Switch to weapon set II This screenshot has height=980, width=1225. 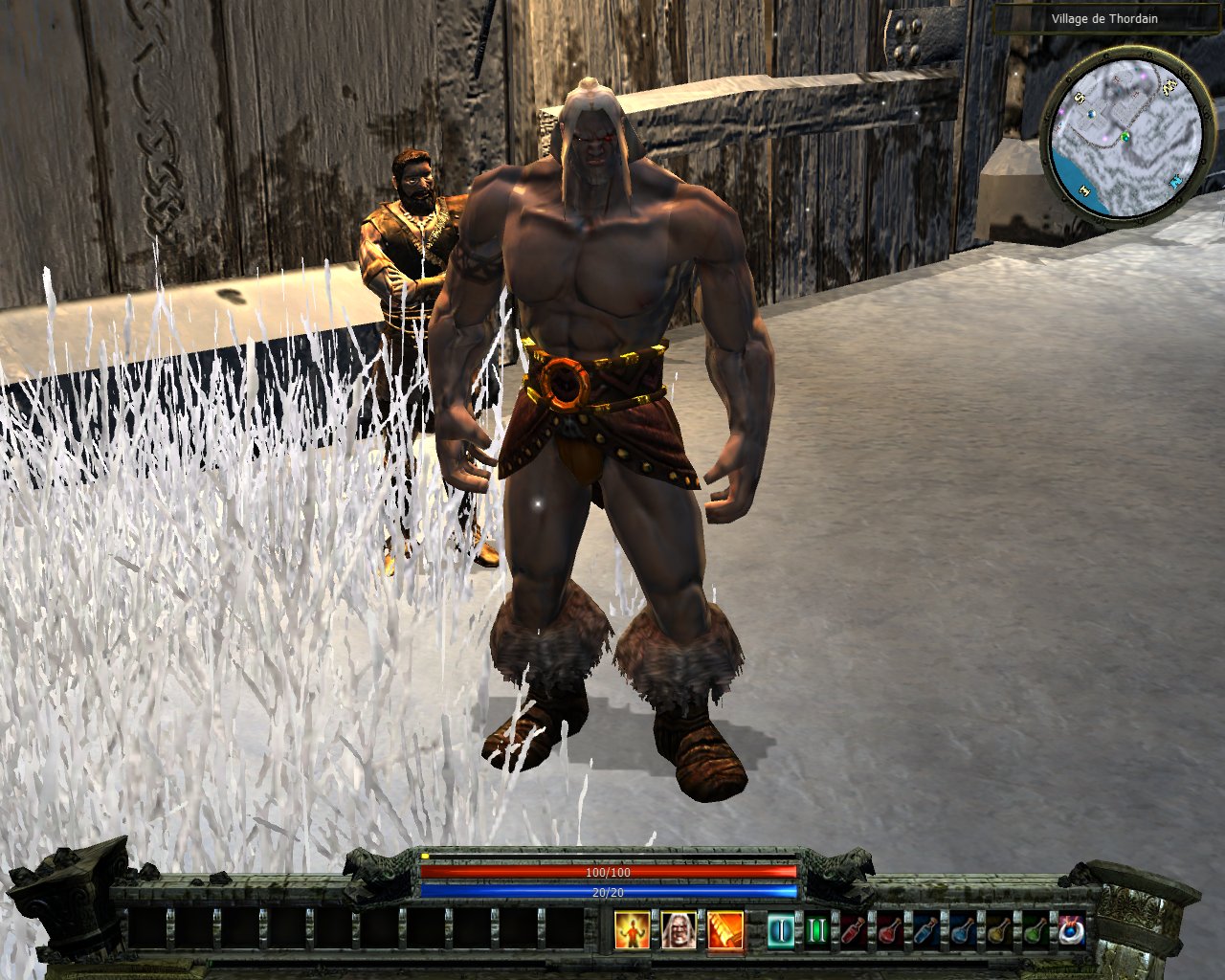(x=816, y=930)
